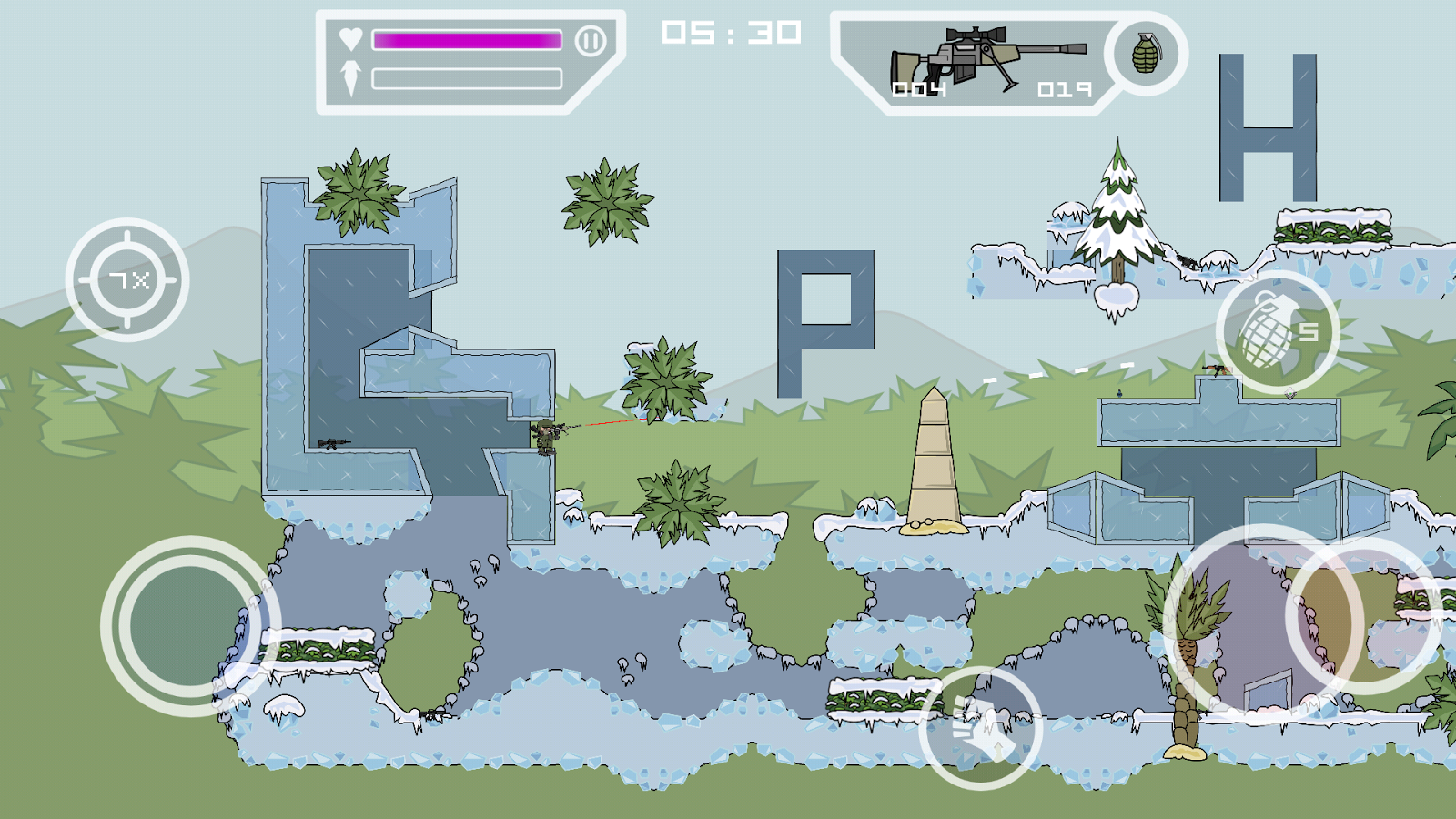Tap the heart icon beside the health bar
The height and width of the screenshot is (819, 1456).
click(353, 40)
